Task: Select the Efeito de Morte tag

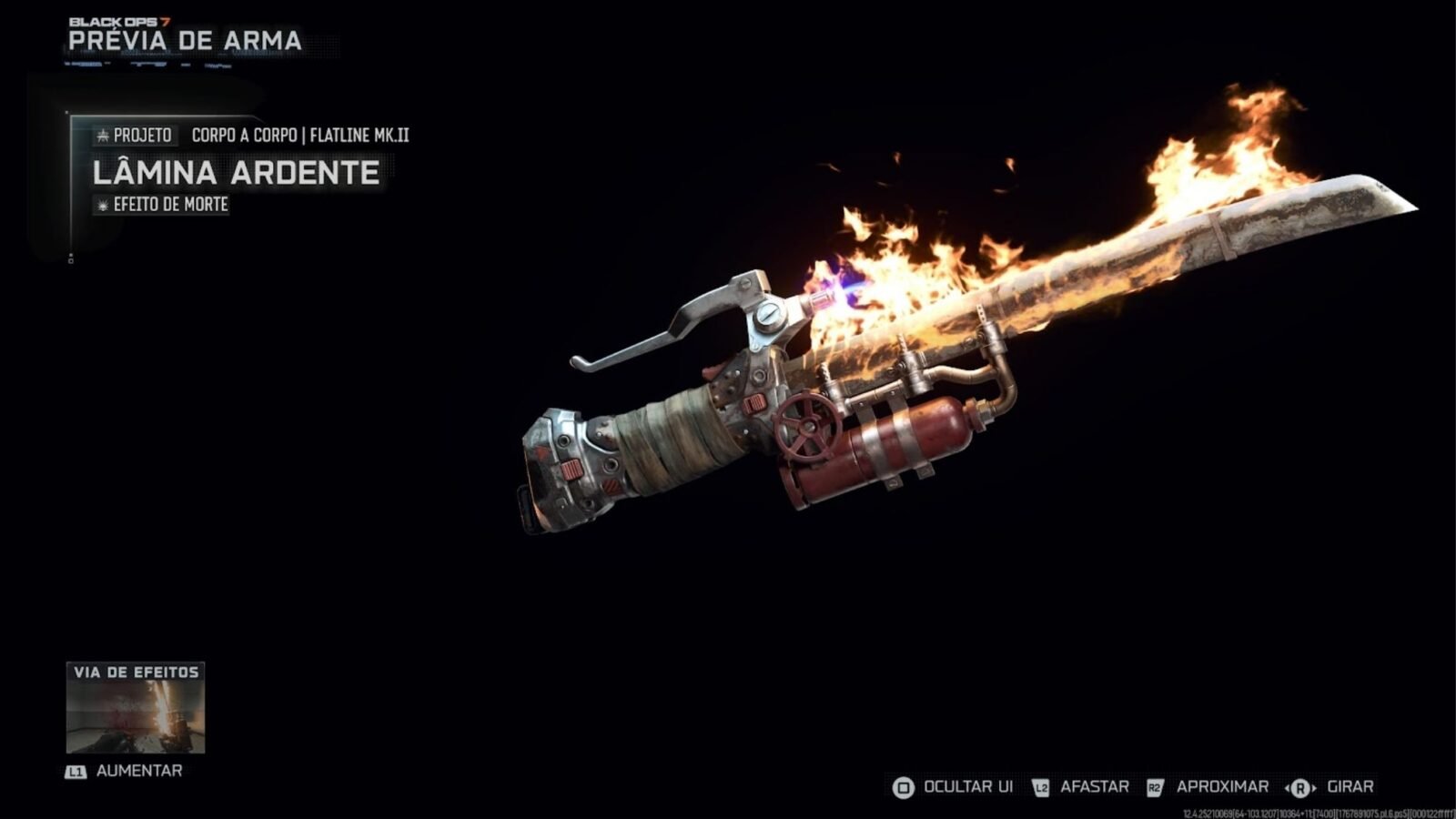Action: [162, 205]
